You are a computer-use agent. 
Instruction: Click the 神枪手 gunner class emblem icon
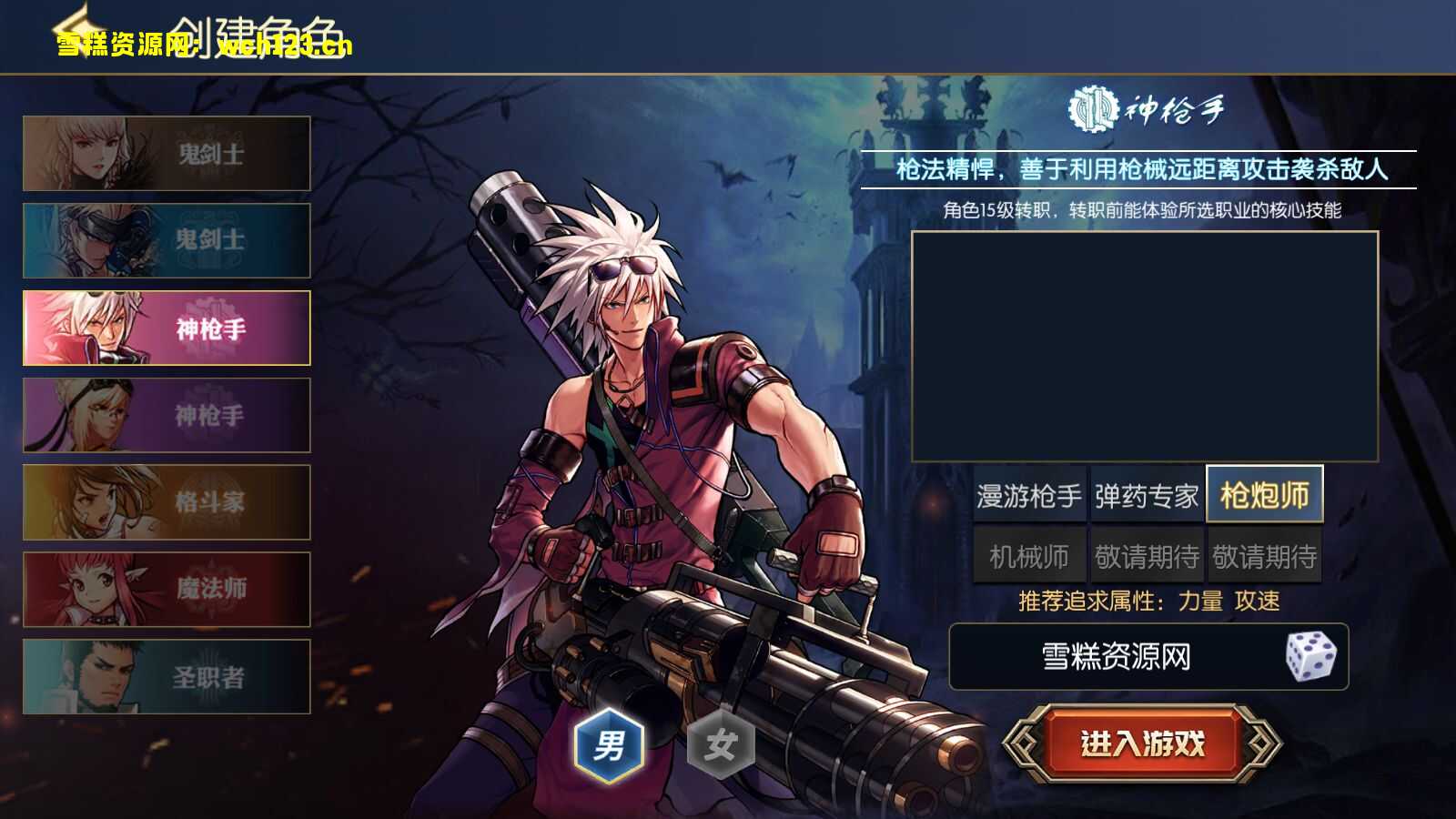point(1091,109)
